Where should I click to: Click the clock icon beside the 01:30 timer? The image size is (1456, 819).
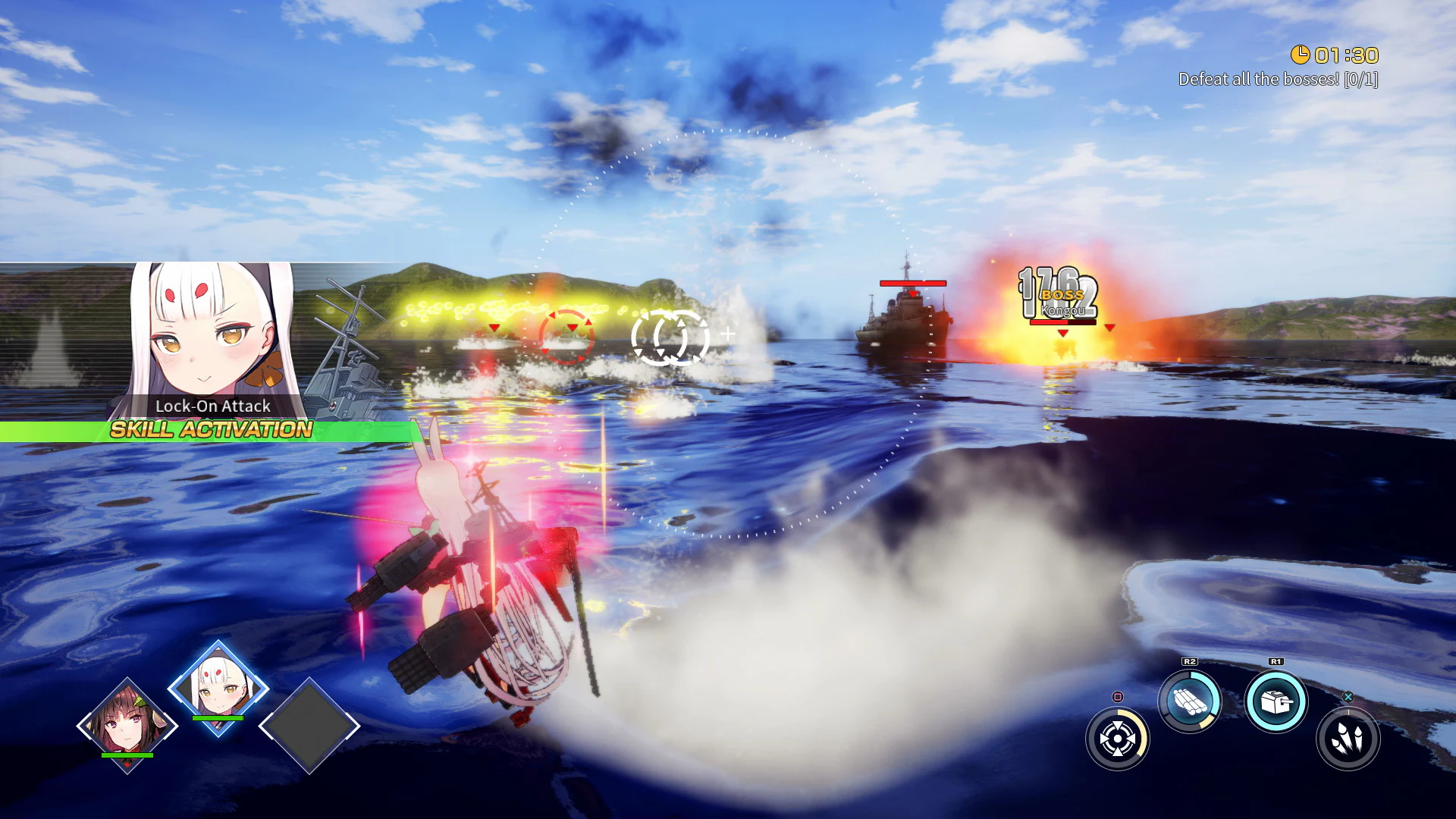(1302, 55)
